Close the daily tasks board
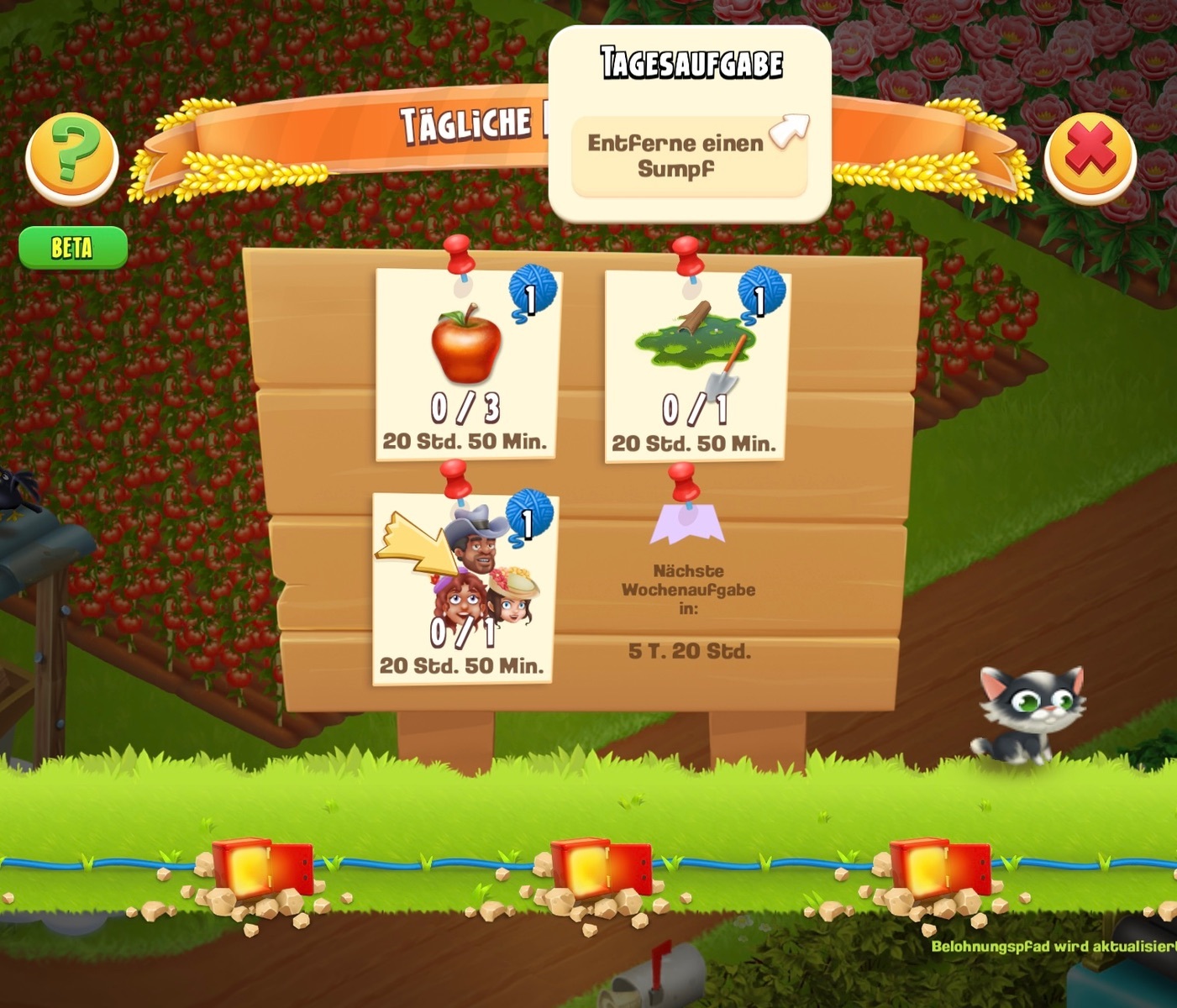The image size is (1177, 1008). point(1090,157)
